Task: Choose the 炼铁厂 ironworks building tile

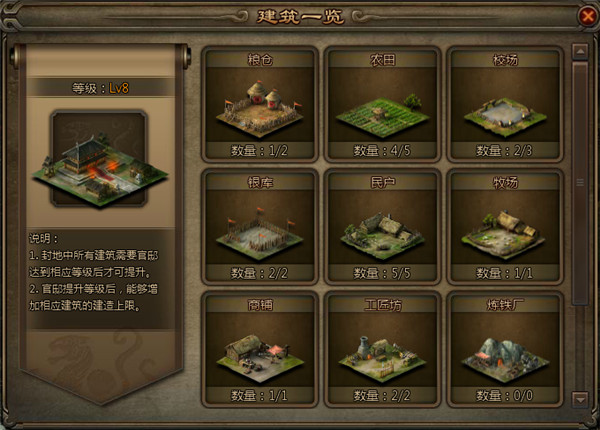Action: [x=506, y=350]
